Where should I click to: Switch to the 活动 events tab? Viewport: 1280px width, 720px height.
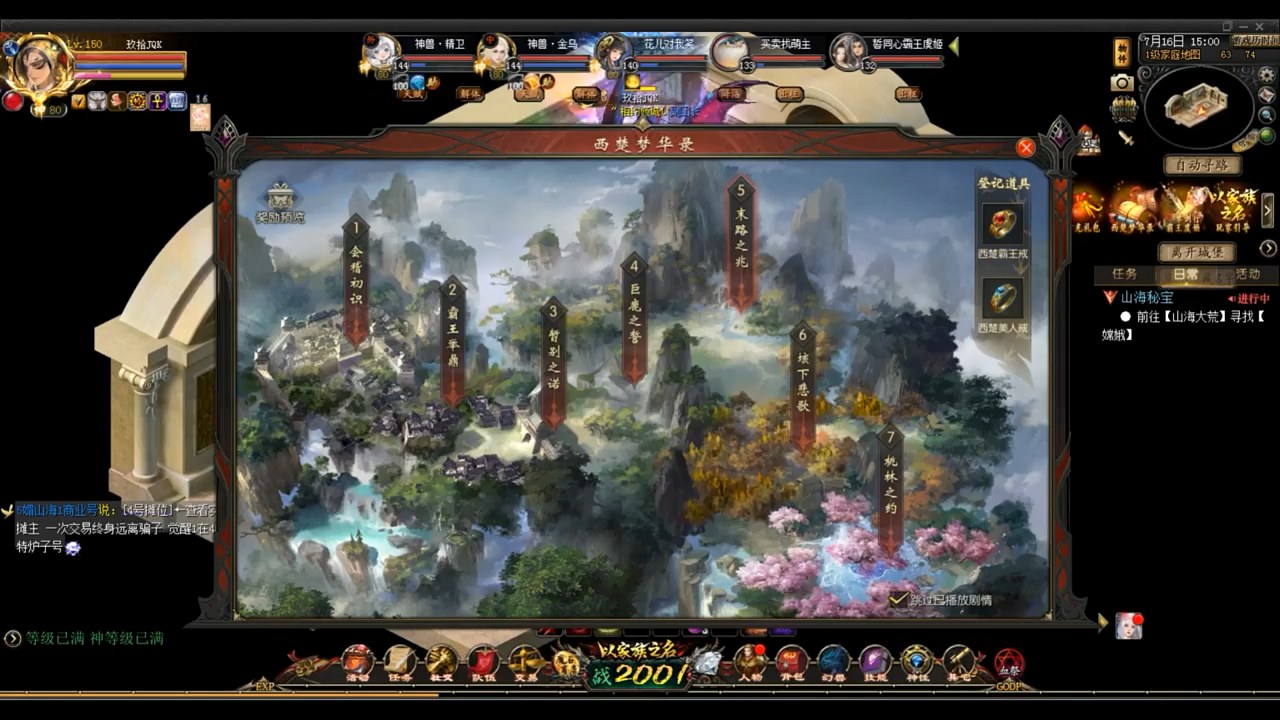click(1247, 274)
